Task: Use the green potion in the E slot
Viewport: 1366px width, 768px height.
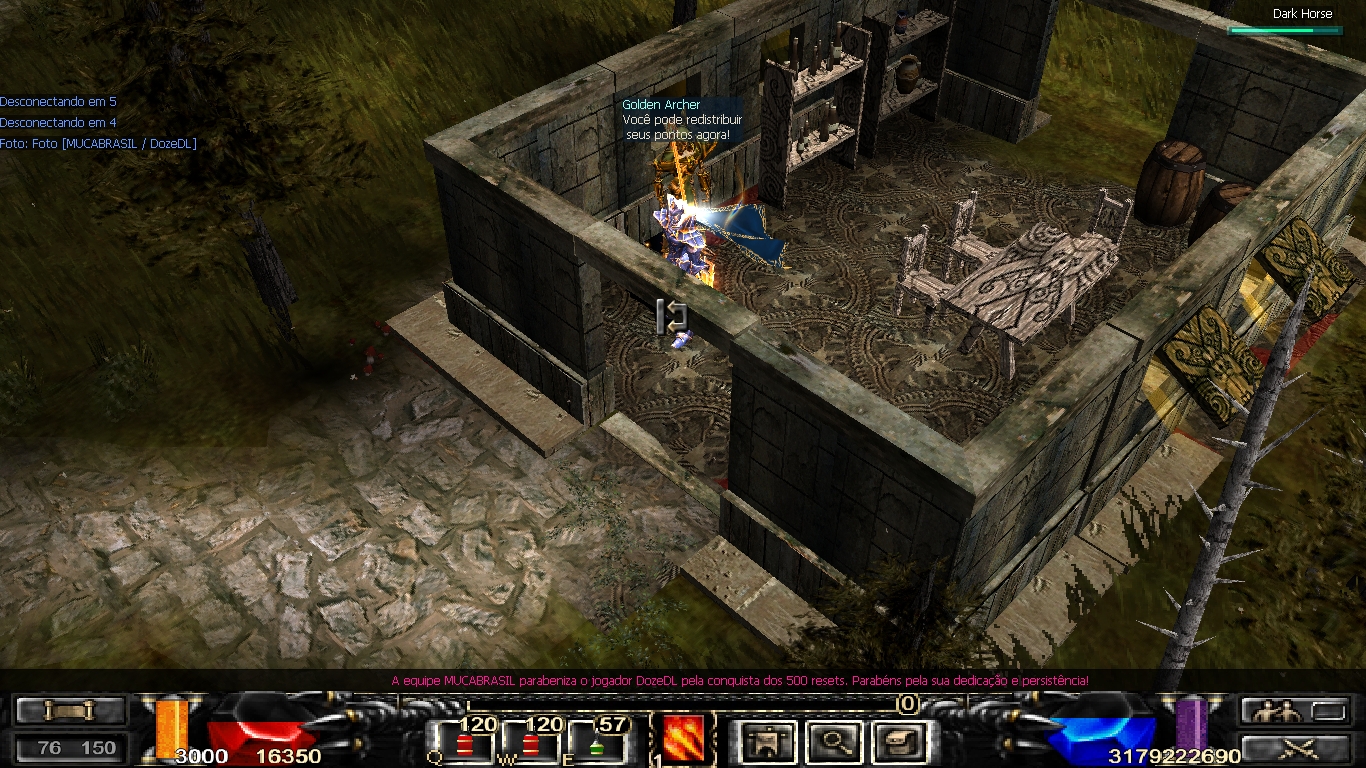Action: click(598, 745)
